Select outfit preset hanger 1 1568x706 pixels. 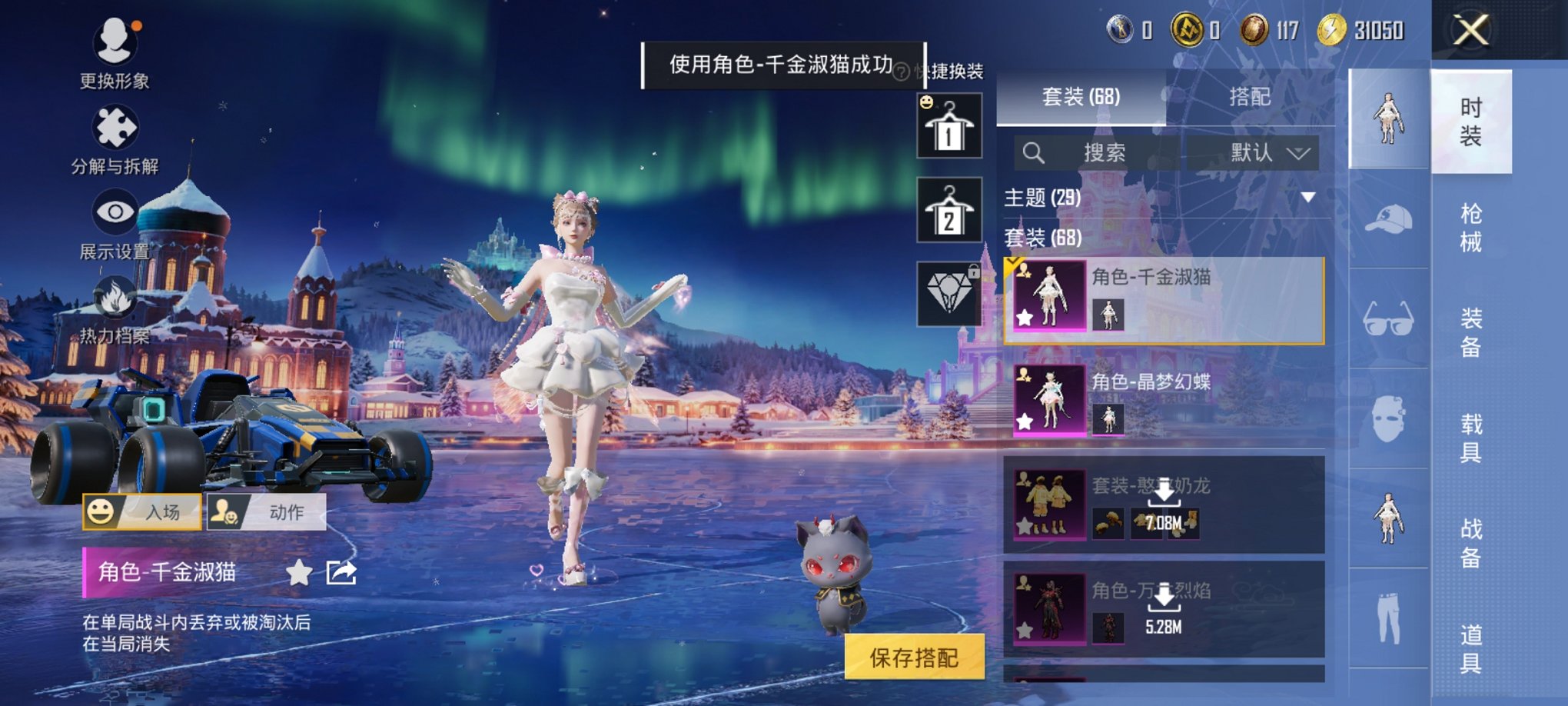(x=951, y=127)
